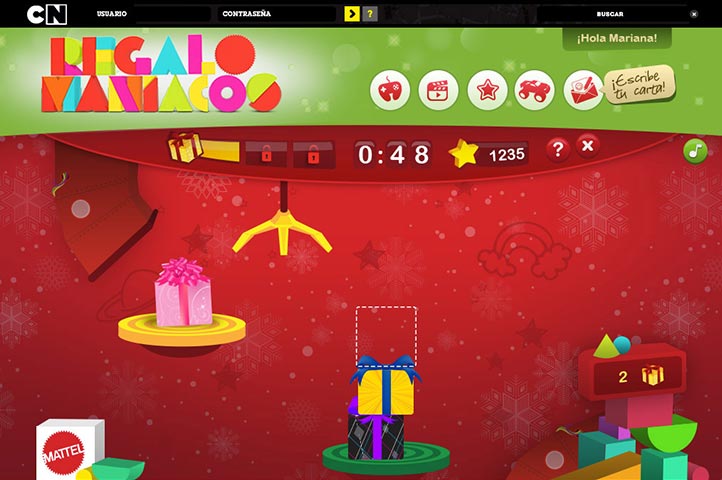Submit login with yellow arrow button

352,14
